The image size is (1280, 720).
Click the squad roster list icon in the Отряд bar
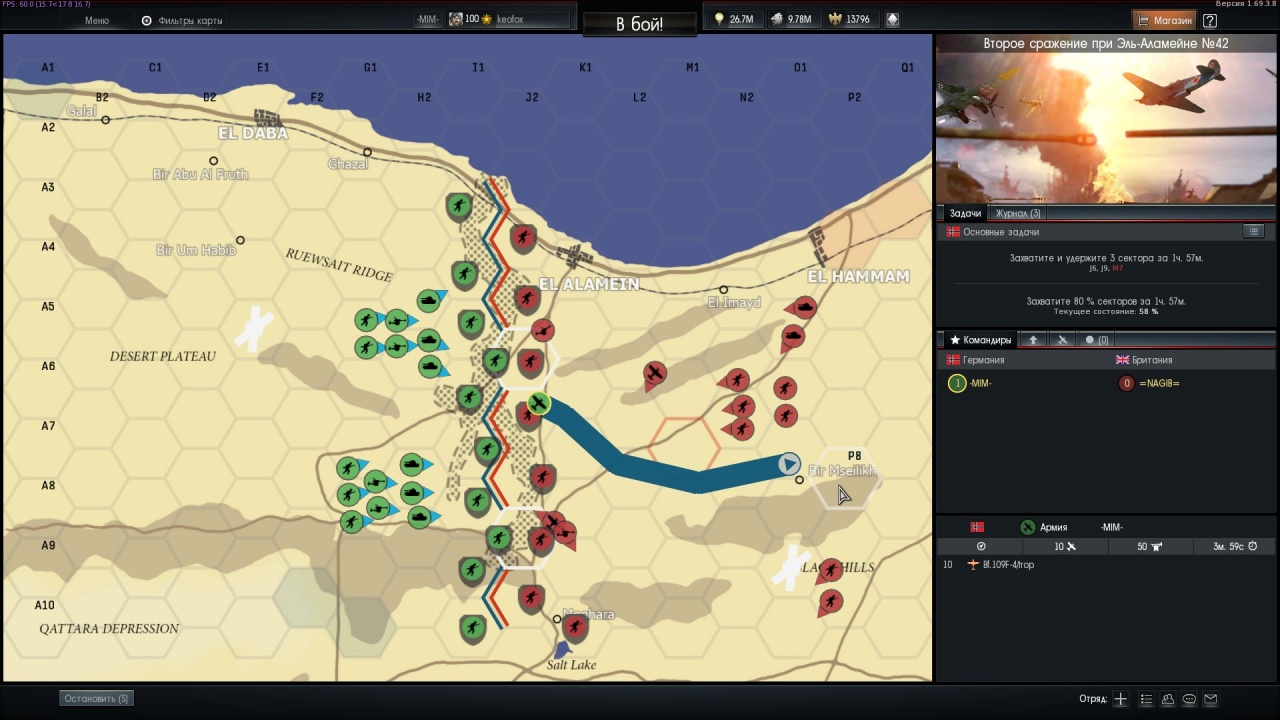pyautogui.click(x=1146, y=699)
